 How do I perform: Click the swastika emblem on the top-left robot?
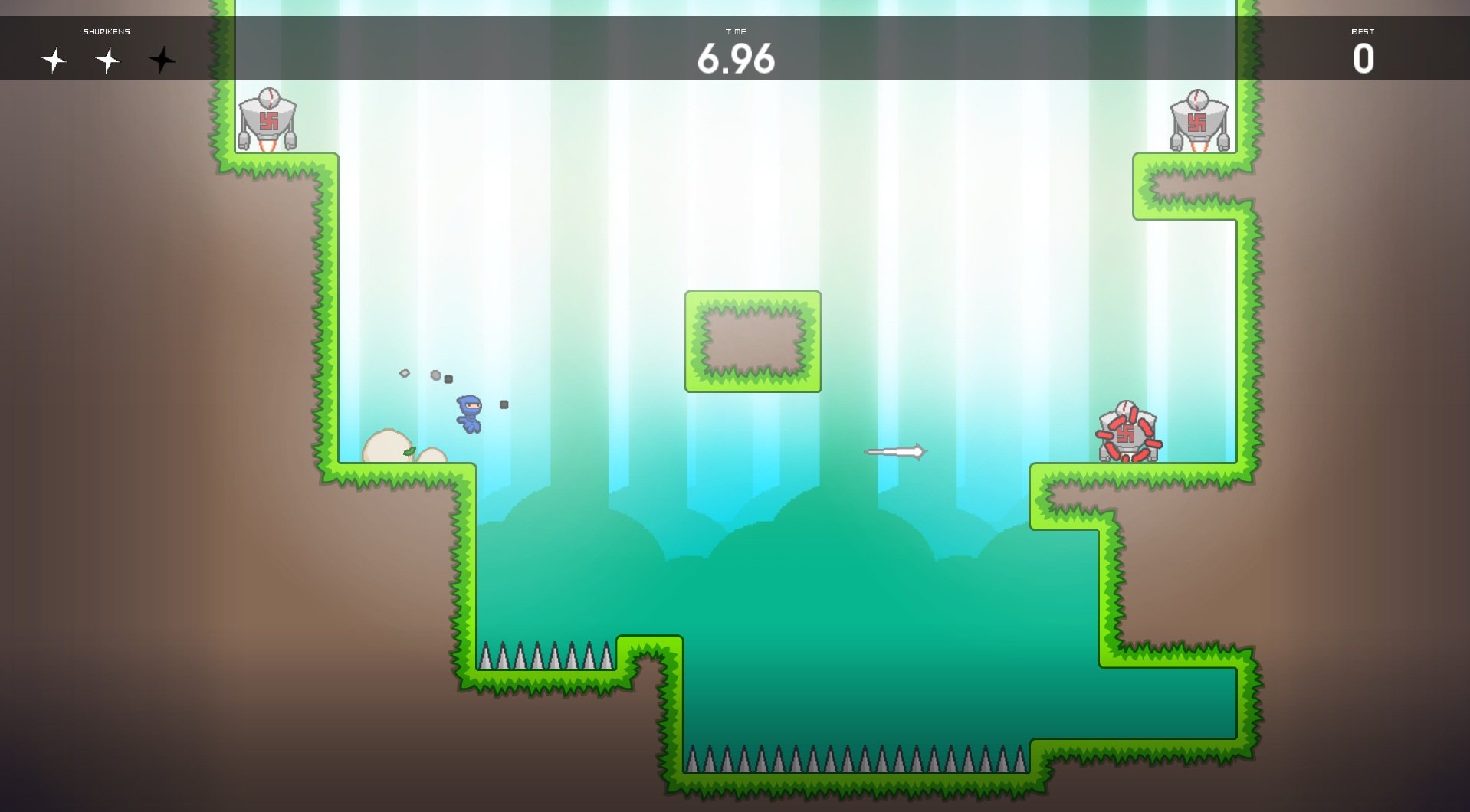point(270,120)
